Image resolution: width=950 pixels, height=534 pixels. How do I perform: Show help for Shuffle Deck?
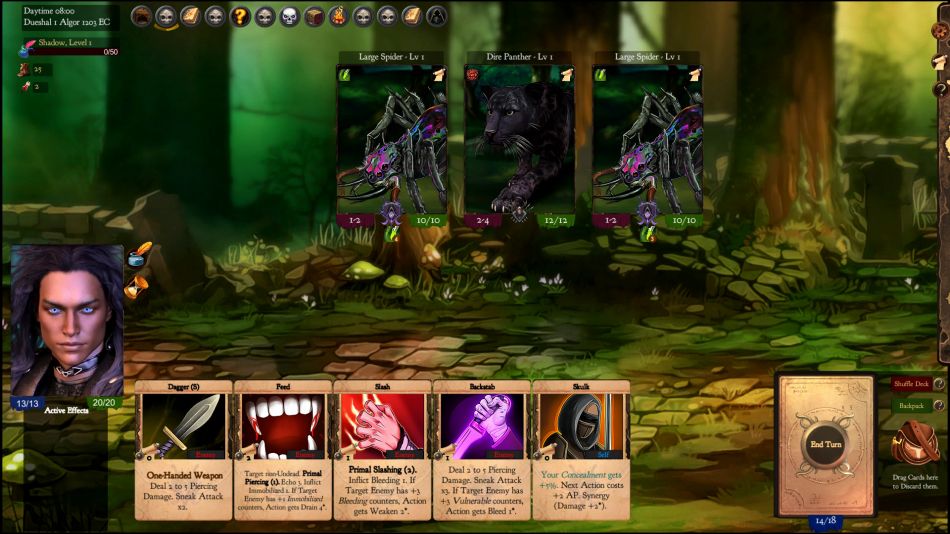[x=939, y=385]
